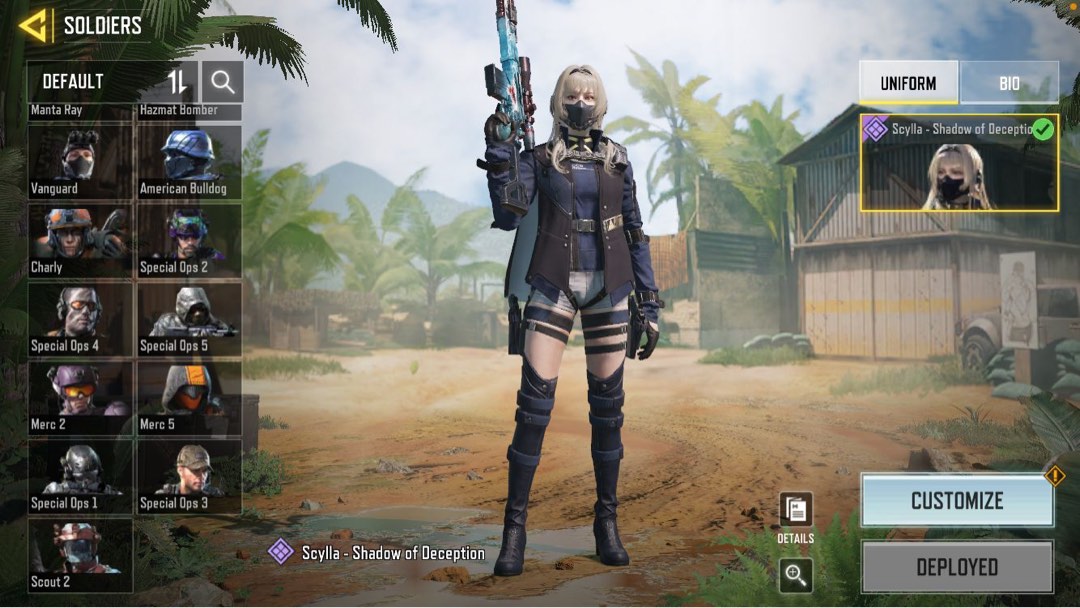The image size is (1080, 608).
Task: Pick the Merc 2 soldier tile
Action: [80, 398]
